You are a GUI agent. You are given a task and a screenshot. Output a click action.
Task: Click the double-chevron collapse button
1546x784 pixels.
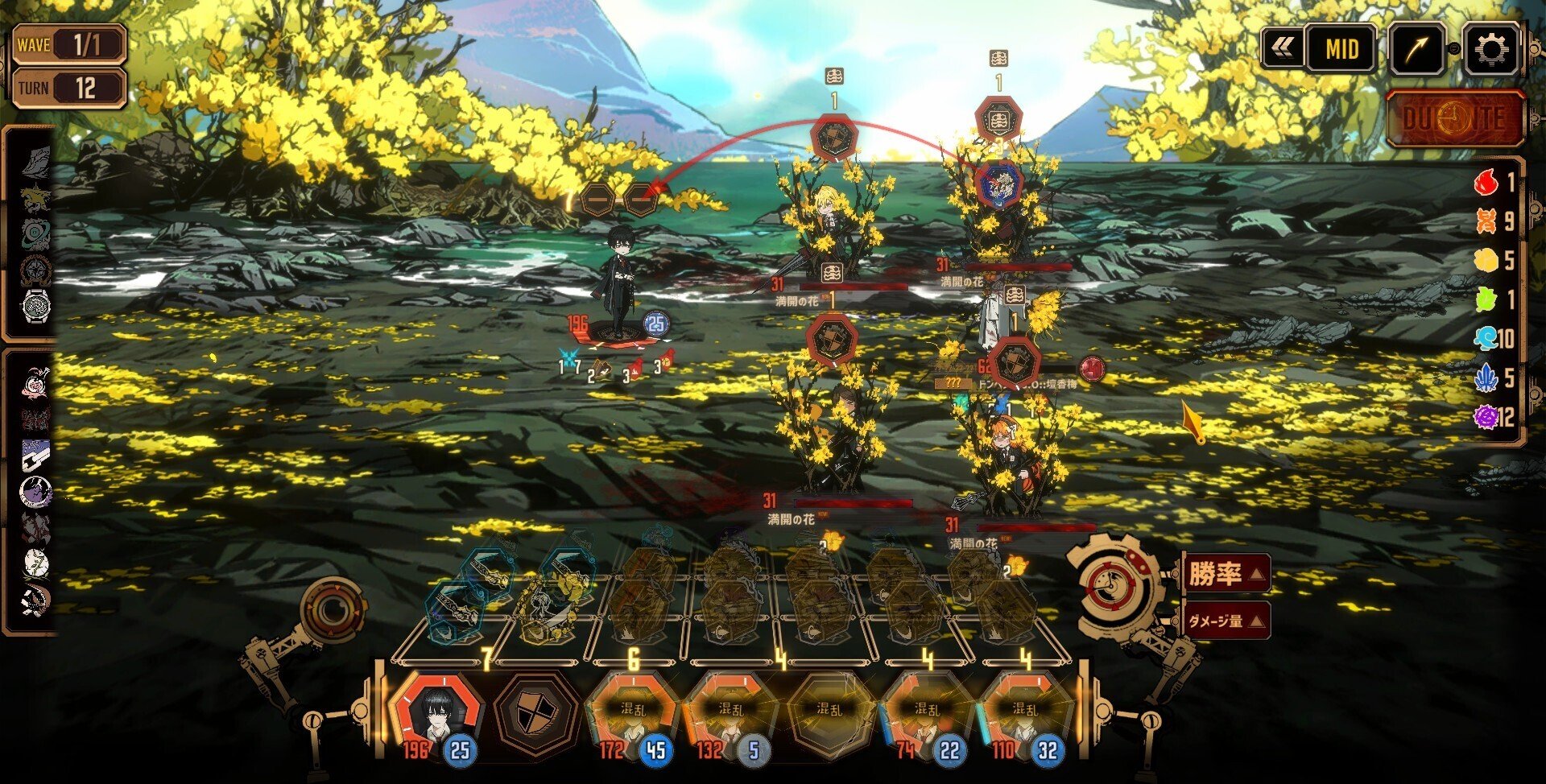tap(1282, 49)
